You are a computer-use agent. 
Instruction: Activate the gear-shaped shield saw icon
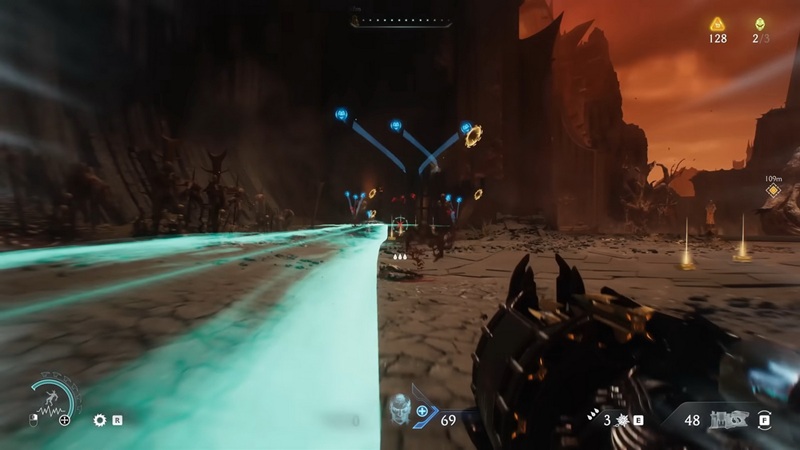pos(99,421)
